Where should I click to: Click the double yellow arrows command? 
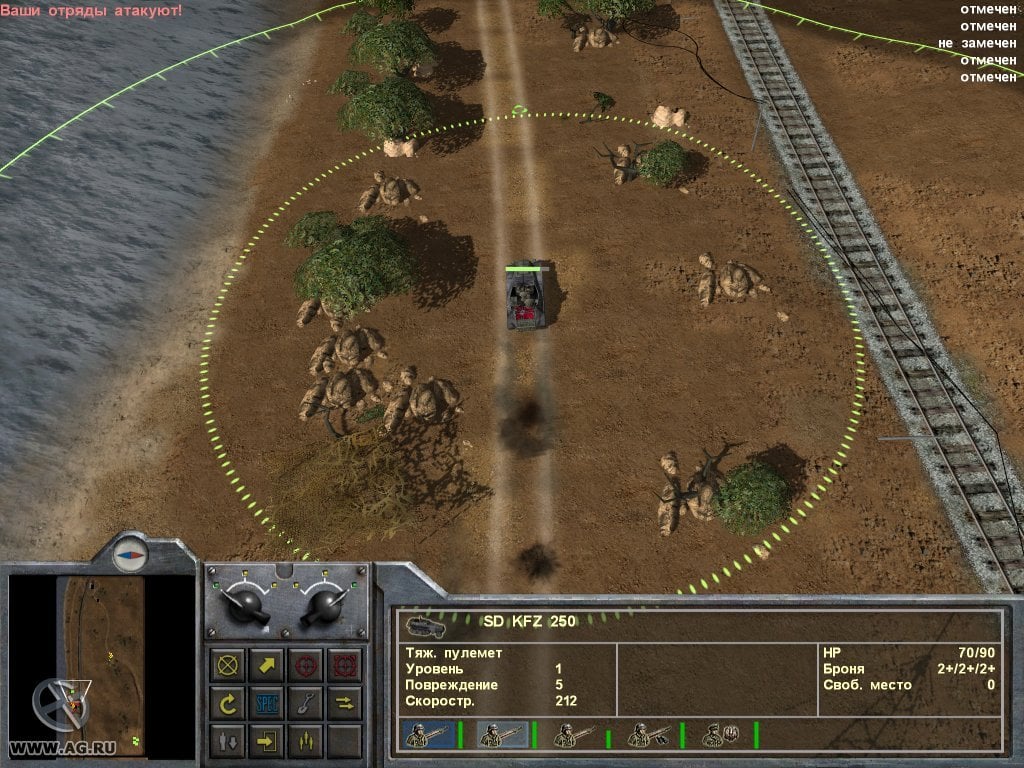[x=343, y=703]
